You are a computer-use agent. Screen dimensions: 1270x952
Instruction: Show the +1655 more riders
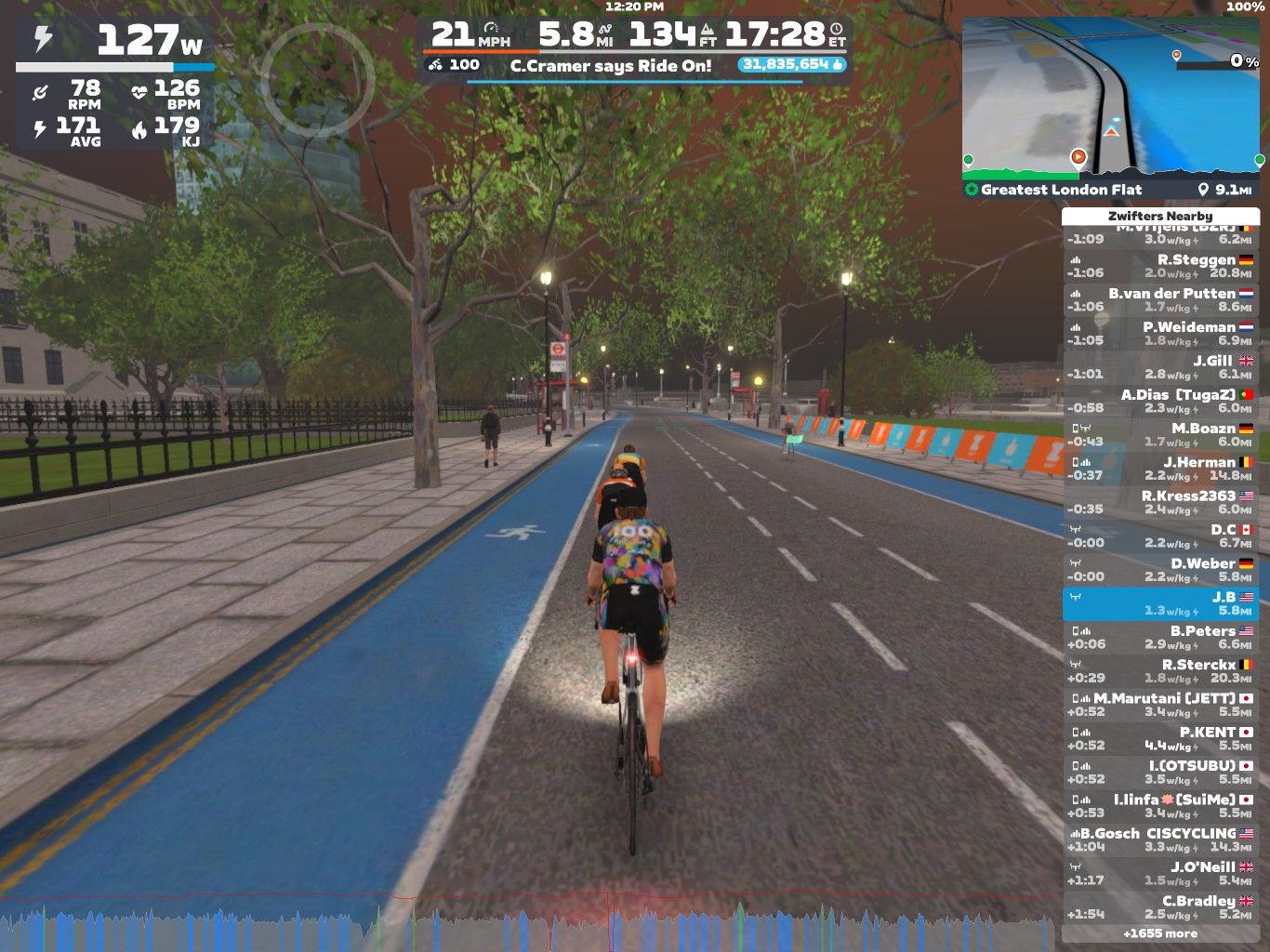(1160, 933)
